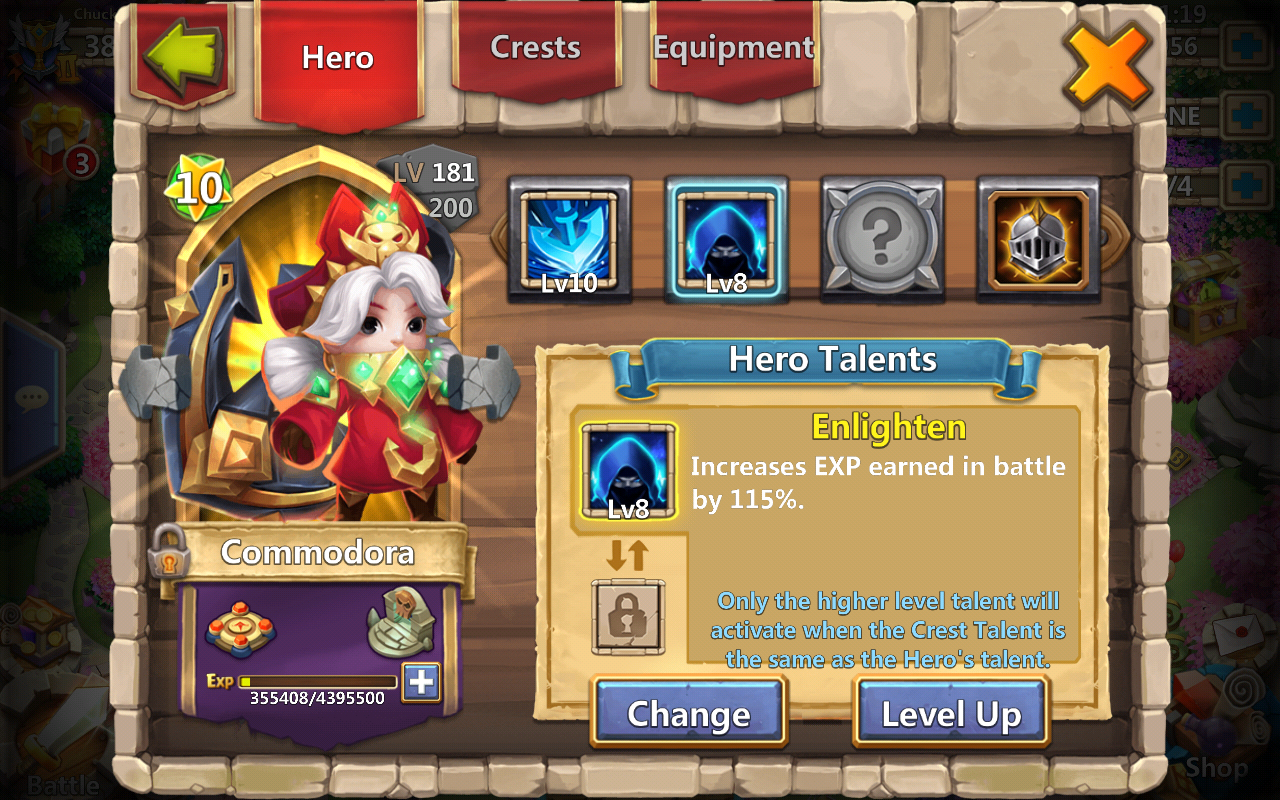Select the Hero tab
The height and width of the screenshot is (800, 1280).
click(338, 57)
